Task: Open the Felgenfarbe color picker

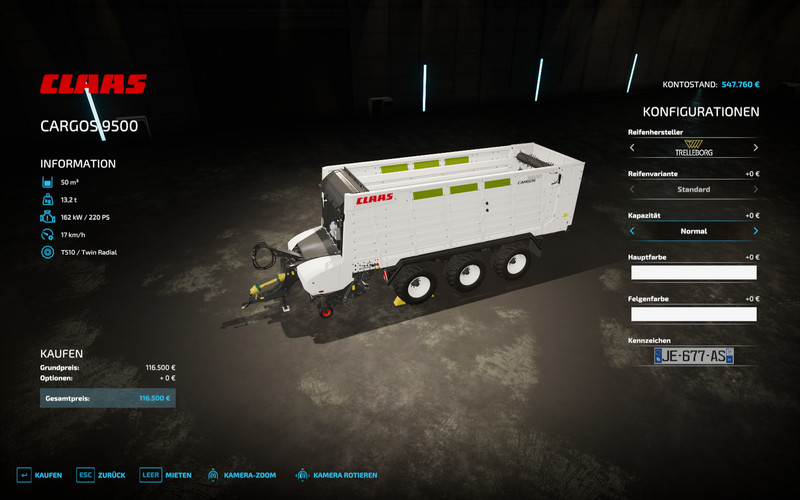Action: coord(693,314)
